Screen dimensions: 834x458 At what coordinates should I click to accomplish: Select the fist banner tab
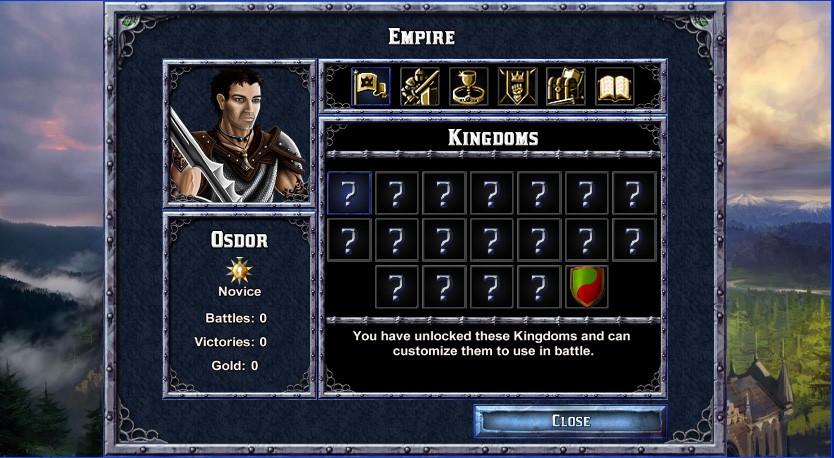[517, 87]
